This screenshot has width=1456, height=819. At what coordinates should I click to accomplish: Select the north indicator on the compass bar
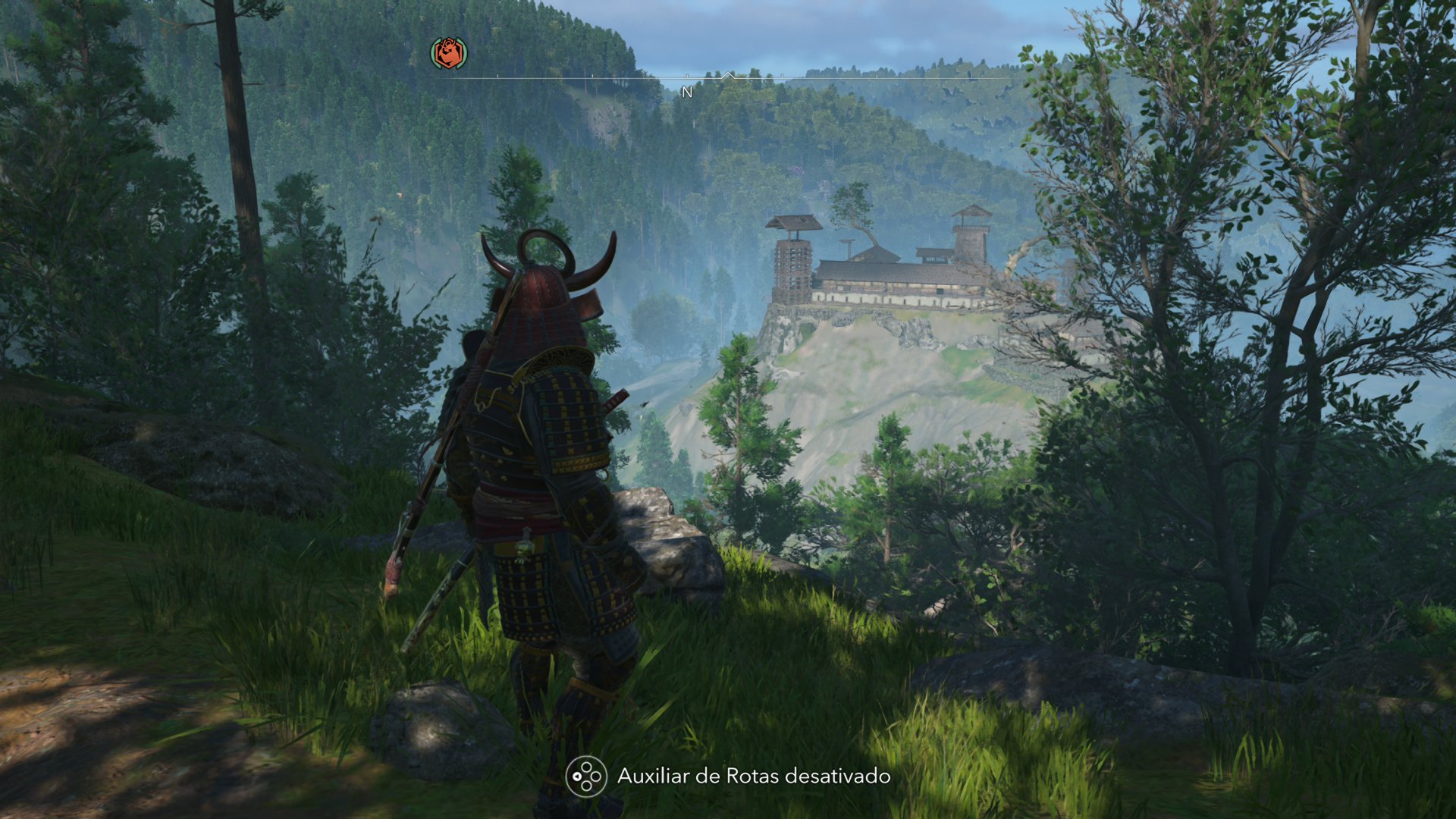coord(687,92)
